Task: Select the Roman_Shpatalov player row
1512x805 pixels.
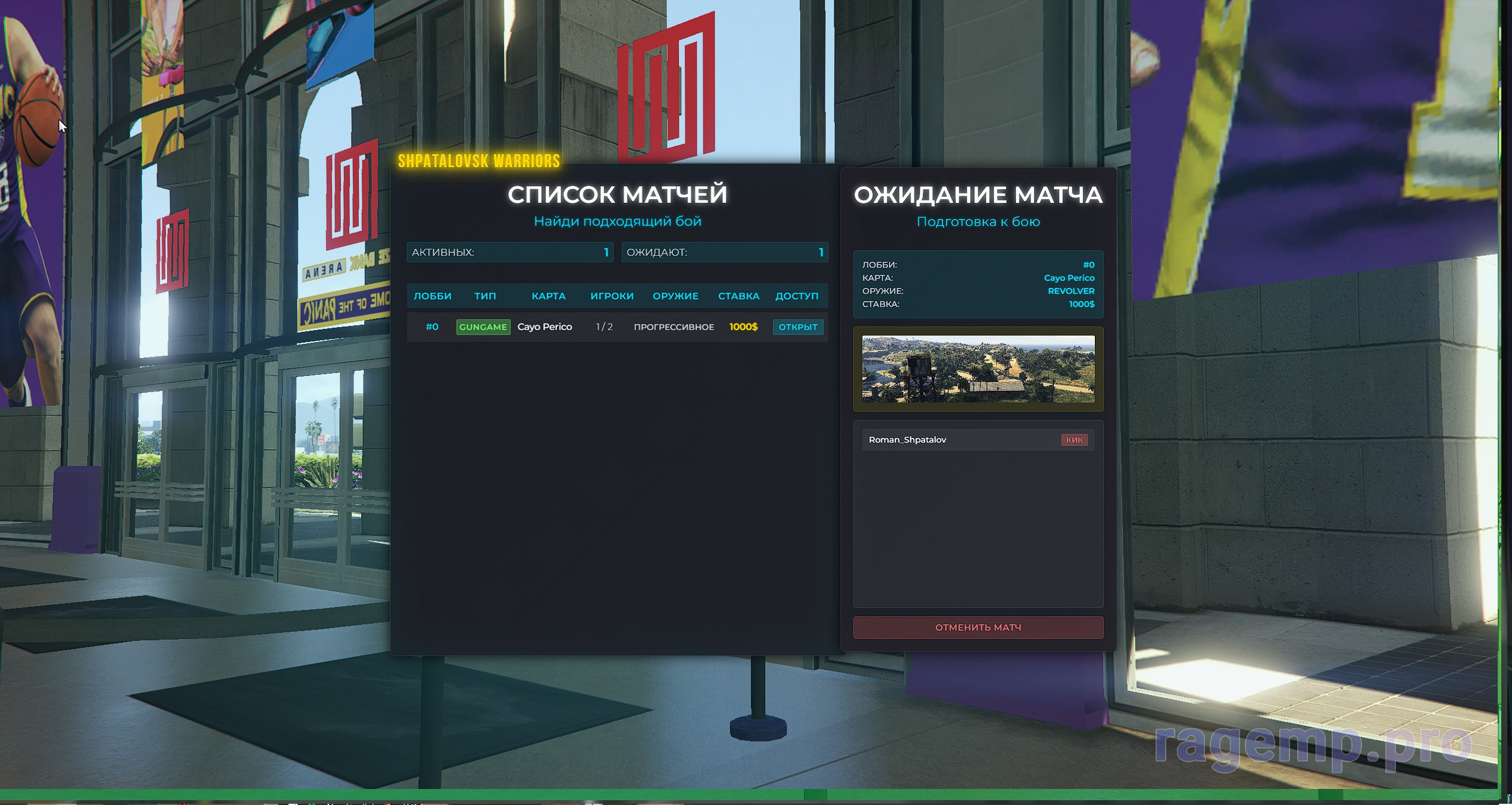Action: pos(952,440)
